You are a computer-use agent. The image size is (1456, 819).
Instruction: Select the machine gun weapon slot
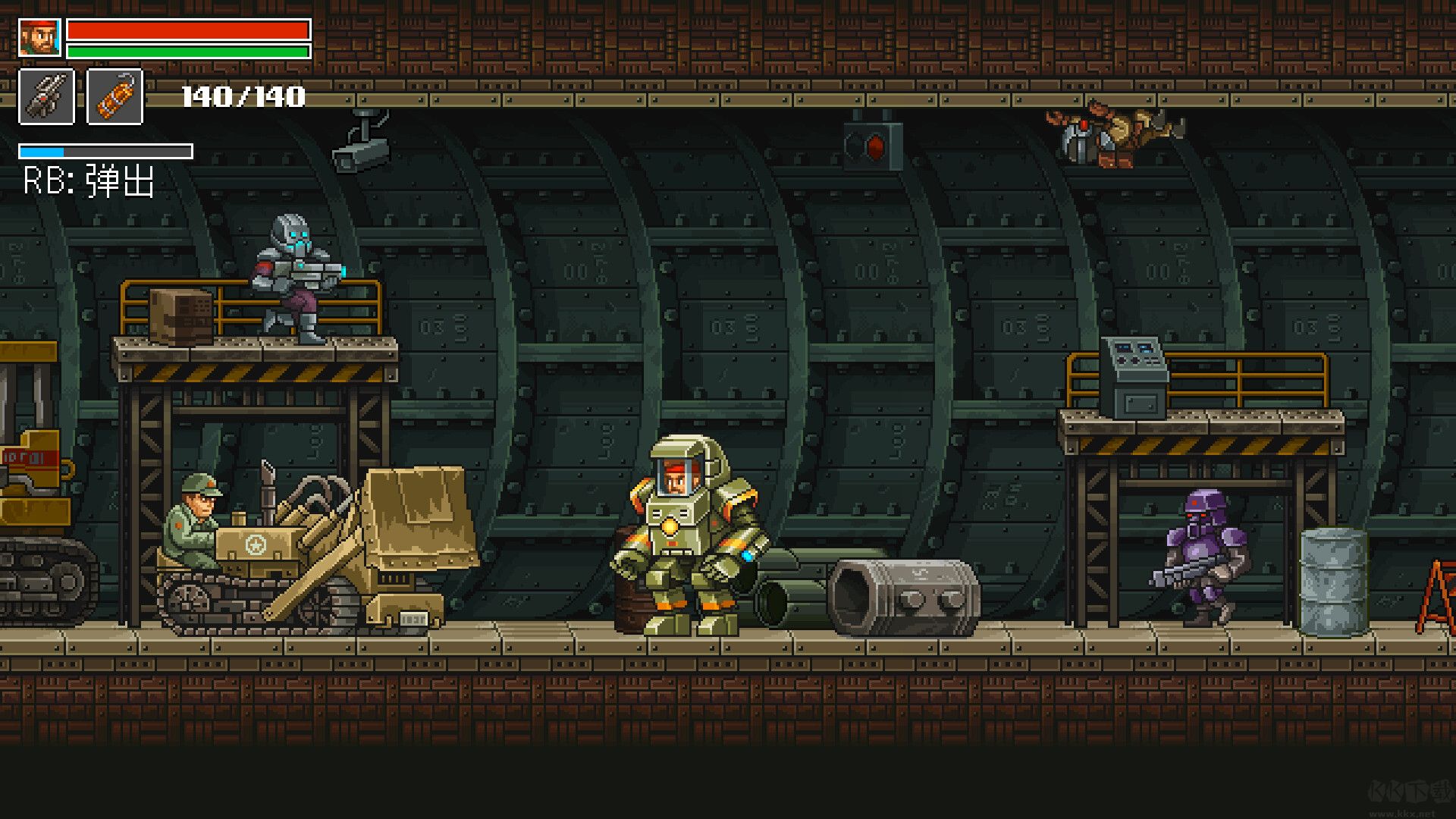click(x=46, y=96)
